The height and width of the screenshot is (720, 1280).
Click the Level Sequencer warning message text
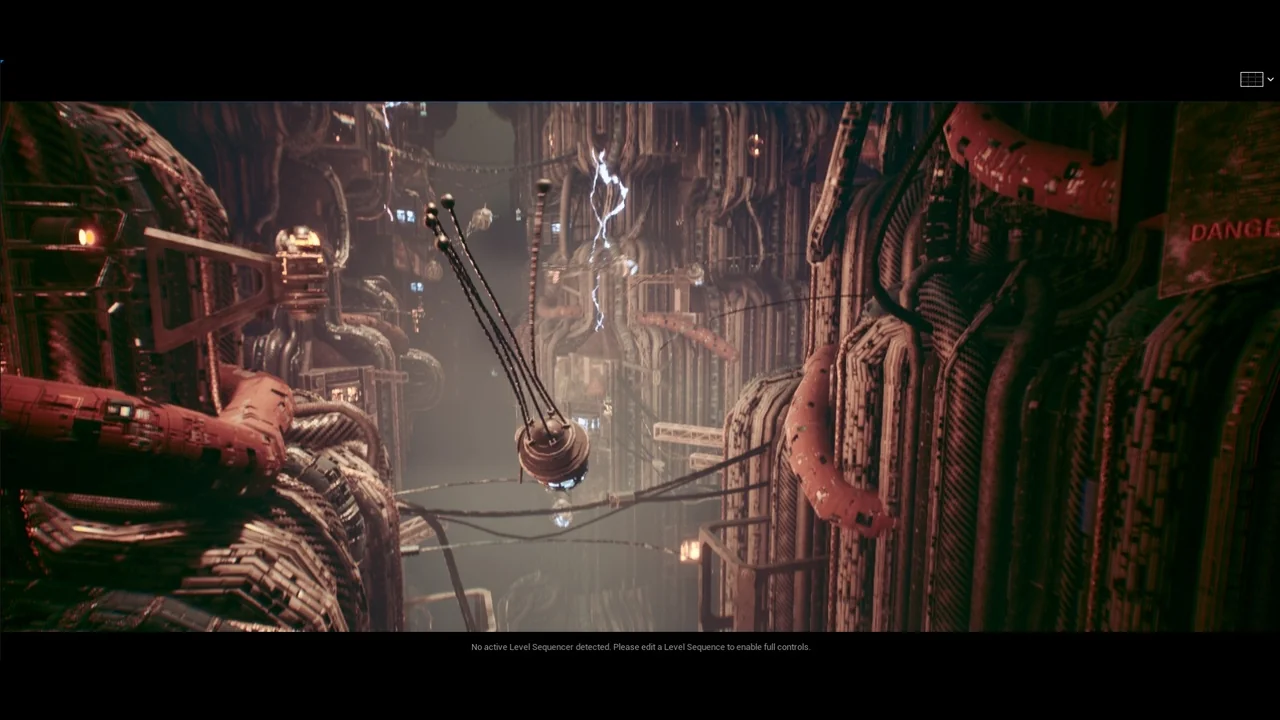click(x=640, y=647)
